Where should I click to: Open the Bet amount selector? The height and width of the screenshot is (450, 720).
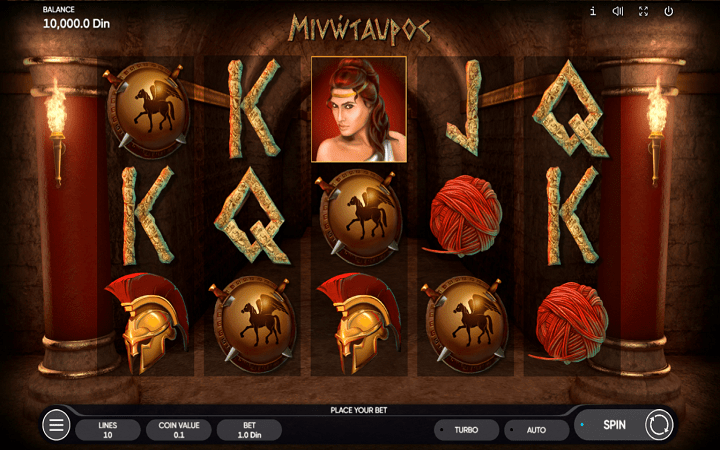coord(249,430)
